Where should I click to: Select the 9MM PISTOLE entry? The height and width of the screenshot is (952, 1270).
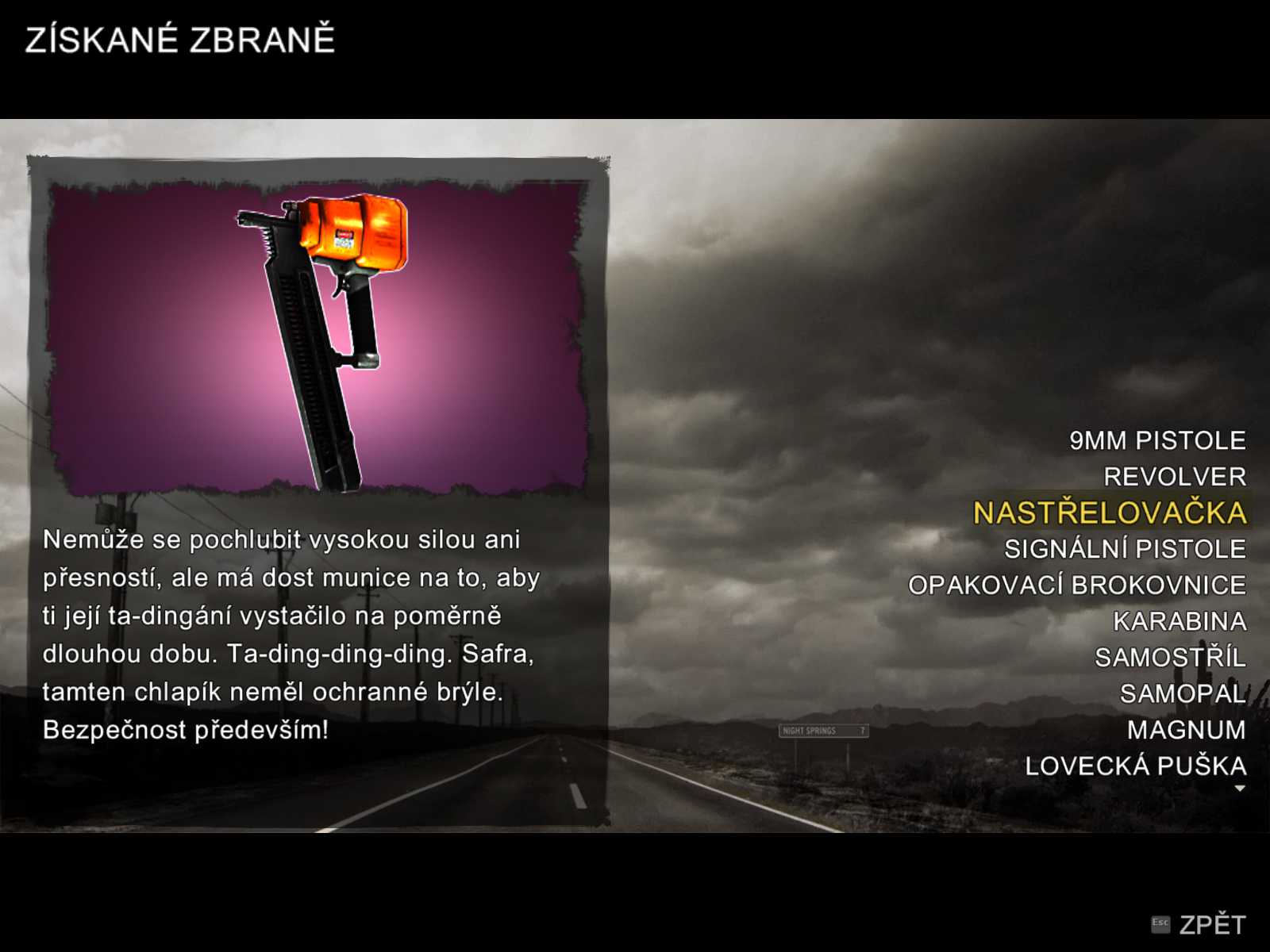coord(1156,440)
